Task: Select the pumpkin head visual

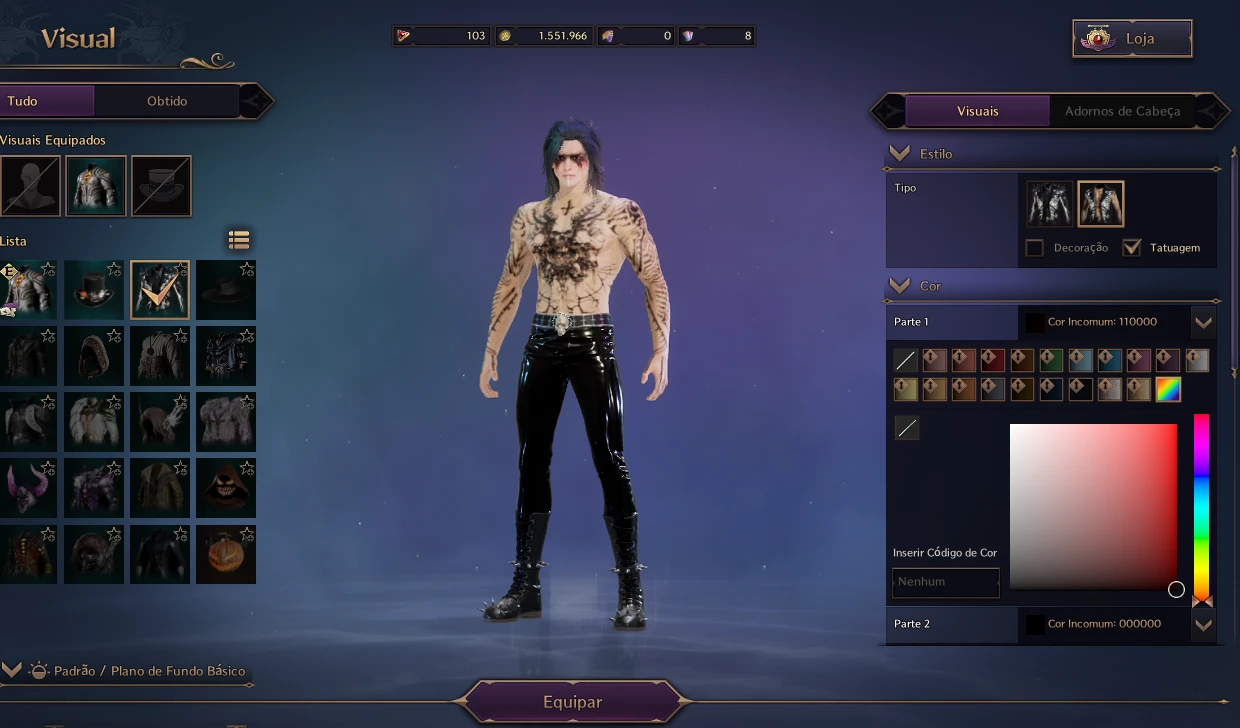Action: pos(226,554)
